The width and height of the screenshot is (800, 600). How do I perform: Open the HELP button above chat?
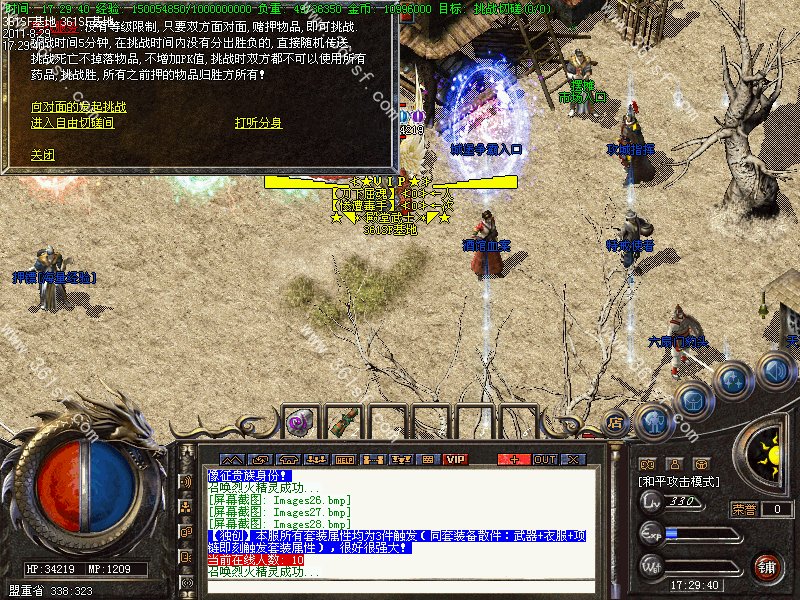pos(345,459)
